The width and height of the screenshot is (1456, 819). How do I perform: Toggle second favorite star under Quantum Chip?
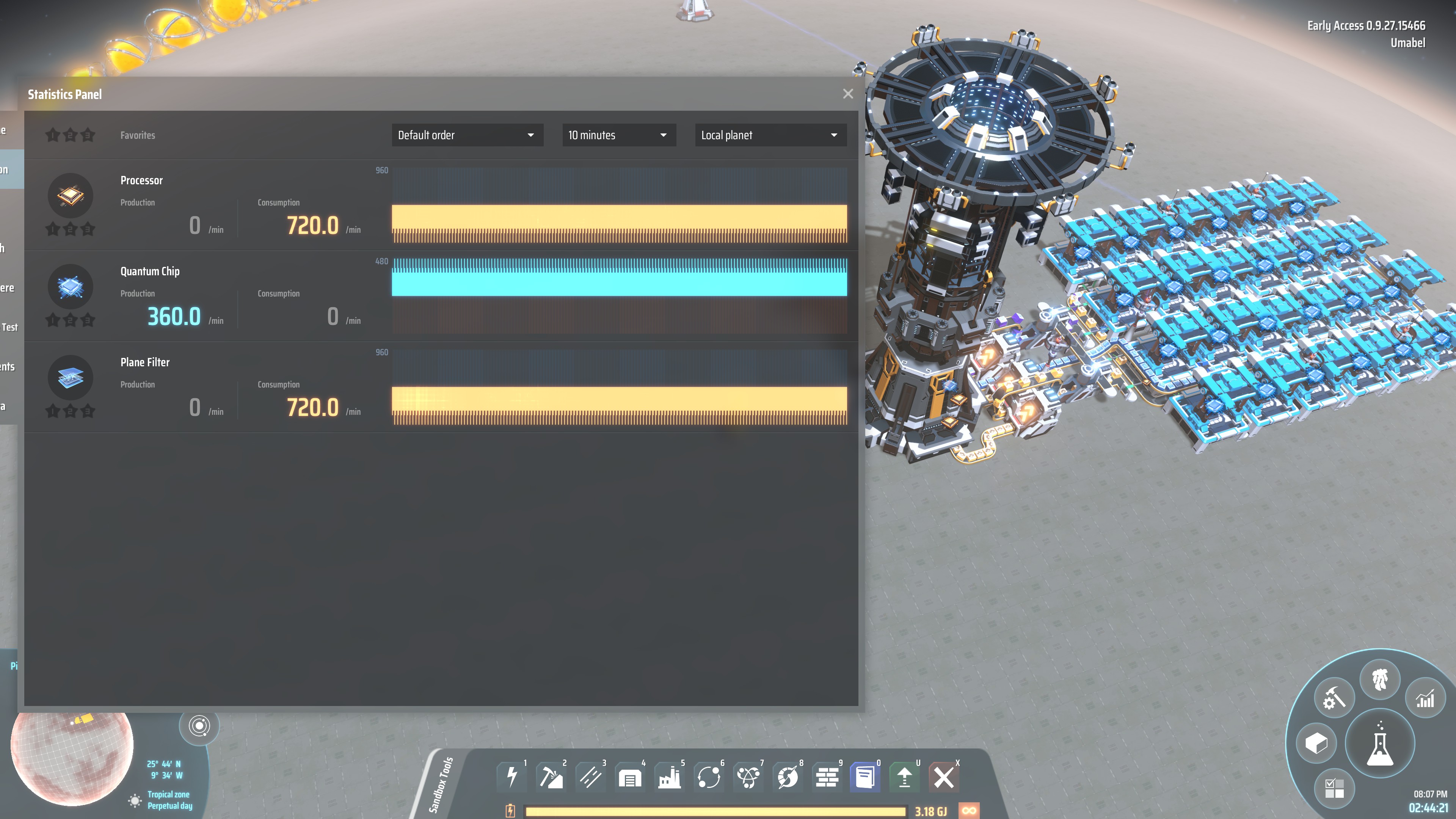pyautogui.click(x=69, y=319)
